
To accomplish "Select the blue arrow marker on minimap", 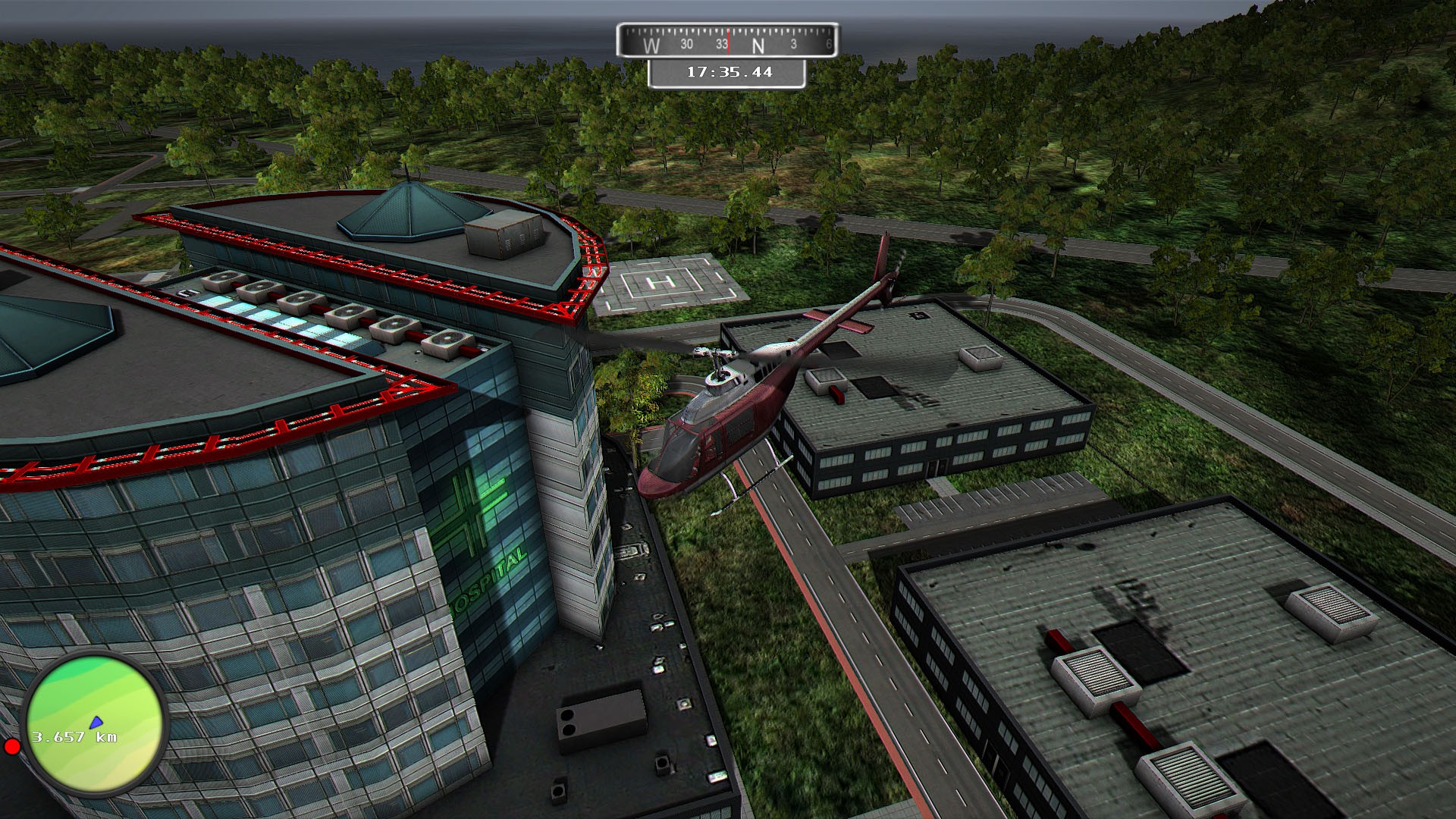I will (96, 722).
